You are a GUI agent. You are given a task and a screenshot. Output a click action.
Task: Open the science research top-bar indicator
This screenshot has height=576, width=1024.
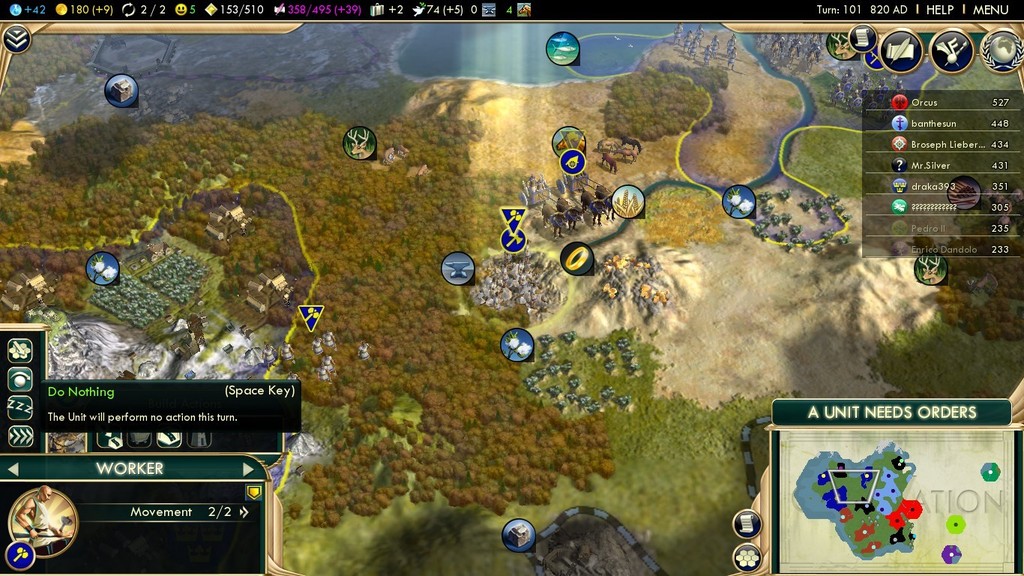point(22,9)
